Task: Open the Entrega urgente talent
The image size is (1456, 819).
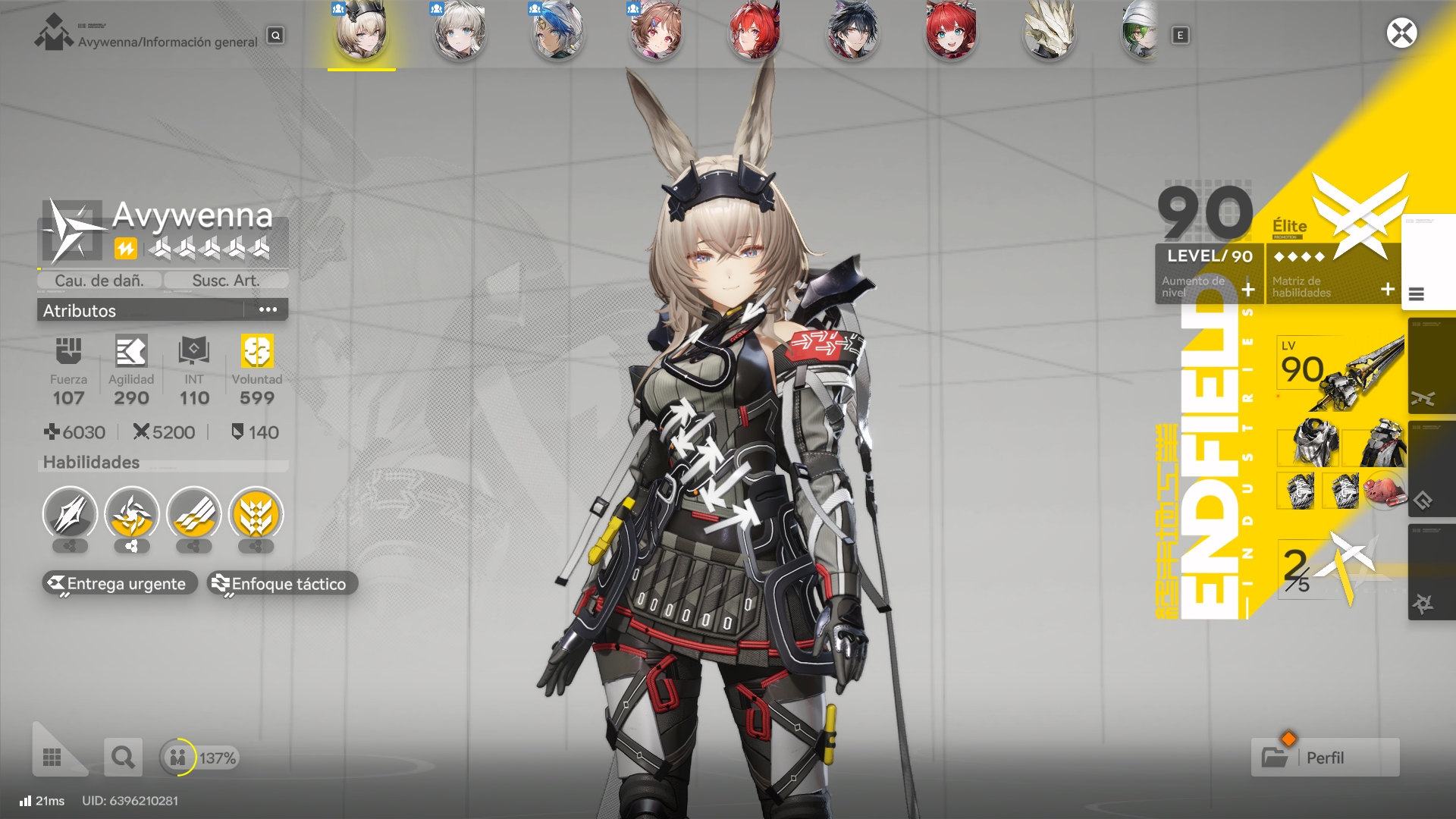Action: (x=120, y=583)
